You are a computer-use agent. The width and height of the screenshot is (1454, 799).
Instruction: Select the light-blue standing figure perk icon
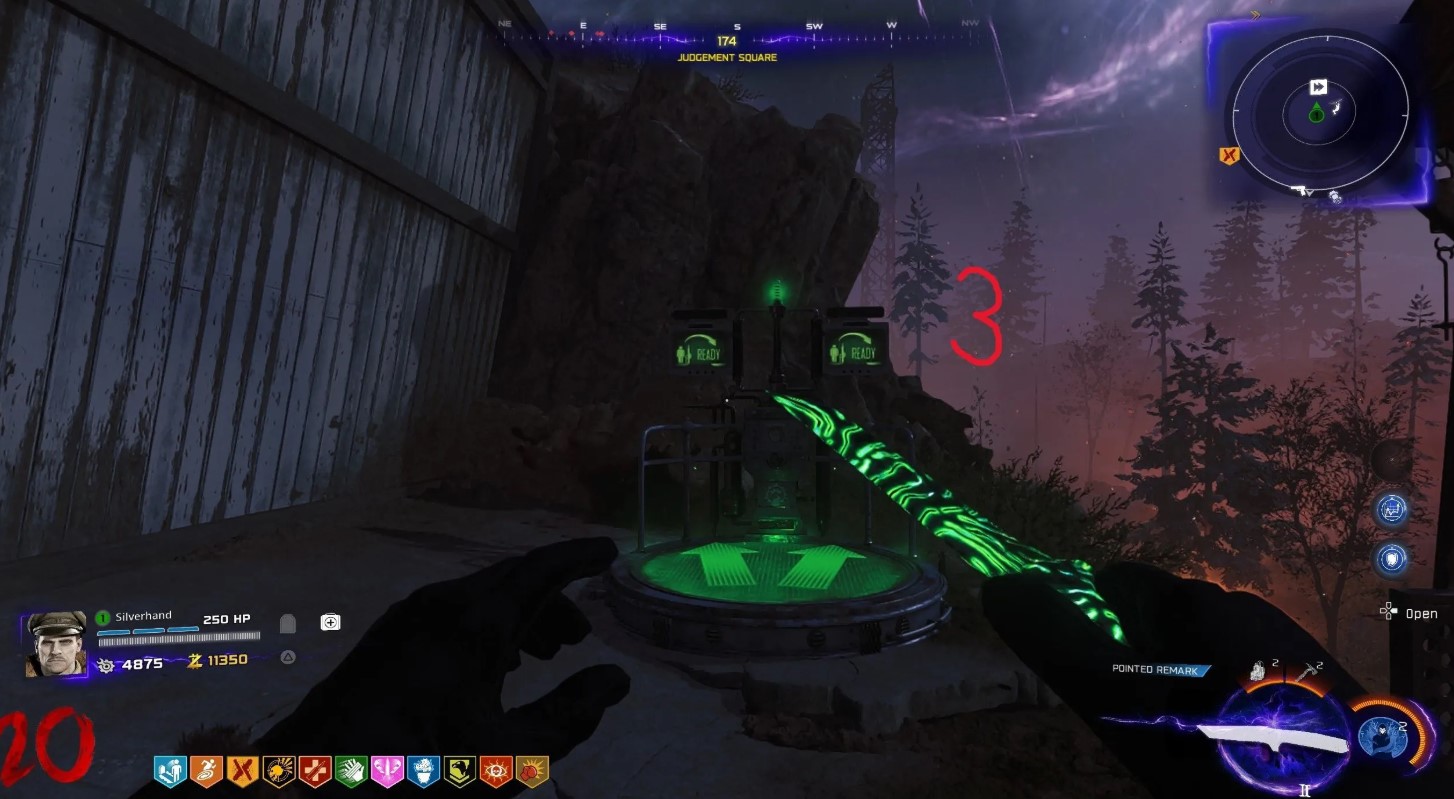[x=170, y=770]
